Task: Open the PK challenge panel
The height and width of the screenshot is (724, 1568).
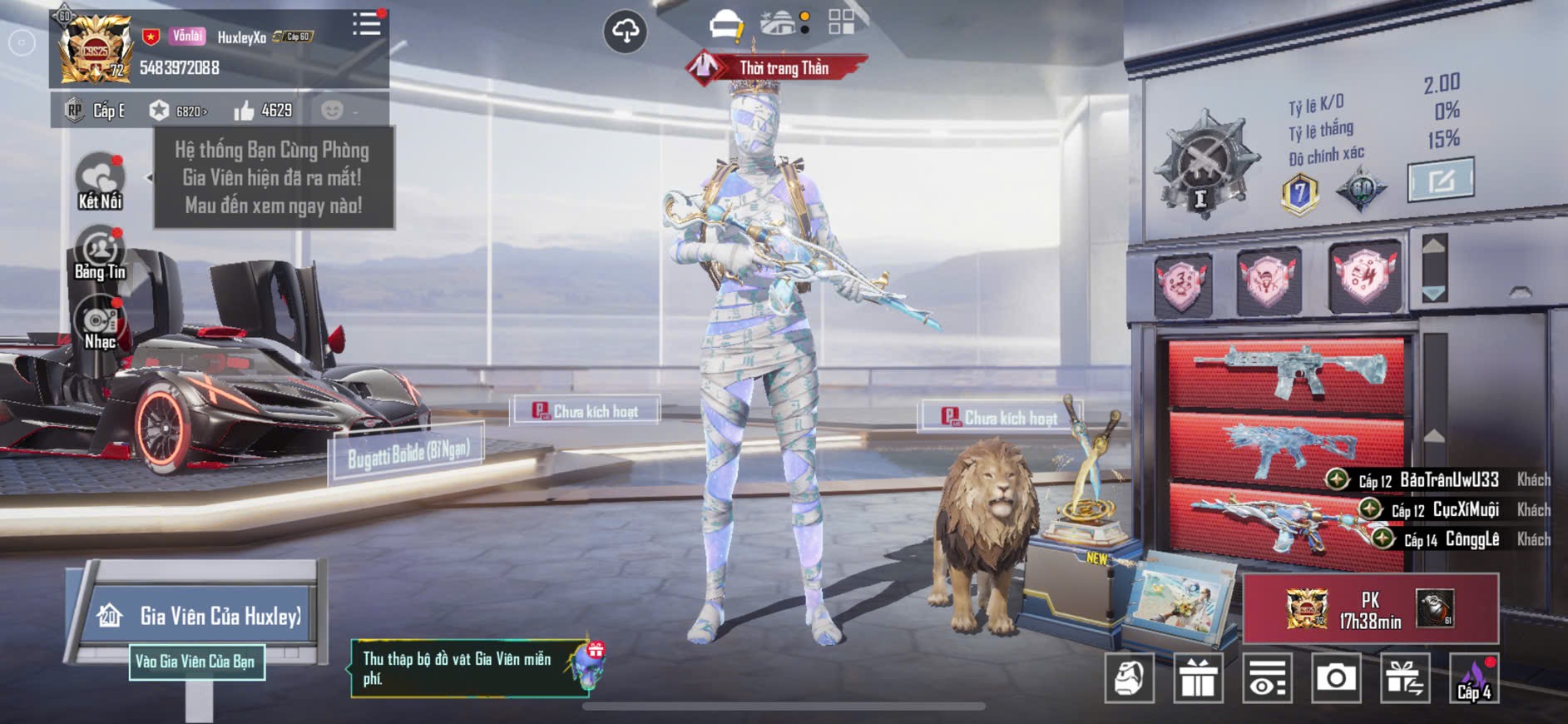Action: (x=1370, y=609)
